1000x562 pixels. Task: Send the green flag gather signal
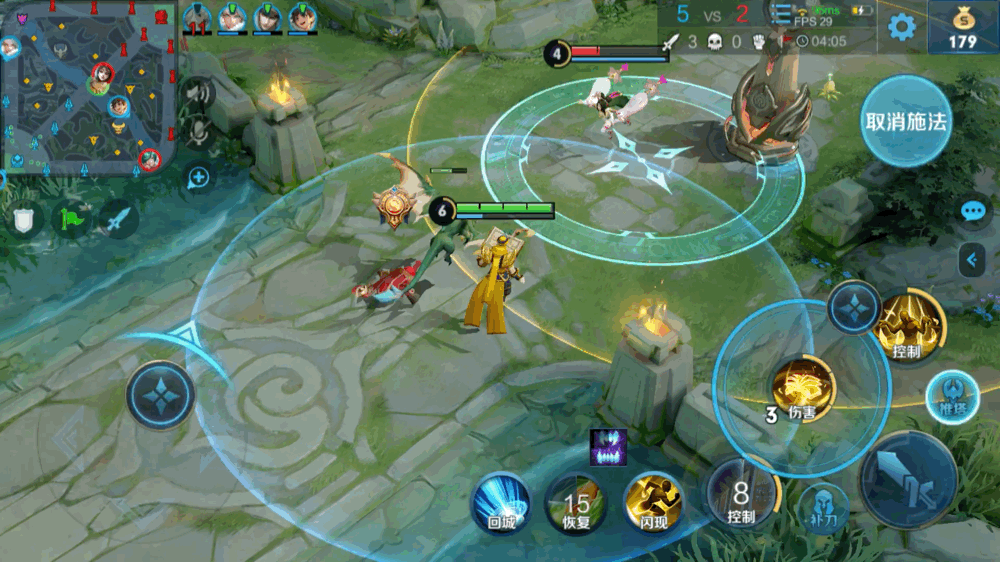click(69, 217)
